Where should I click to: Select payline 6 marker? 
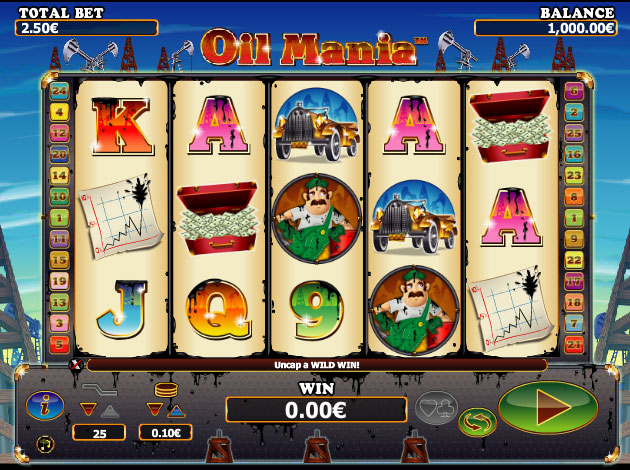pyautogui.click(x=574, y=91)
